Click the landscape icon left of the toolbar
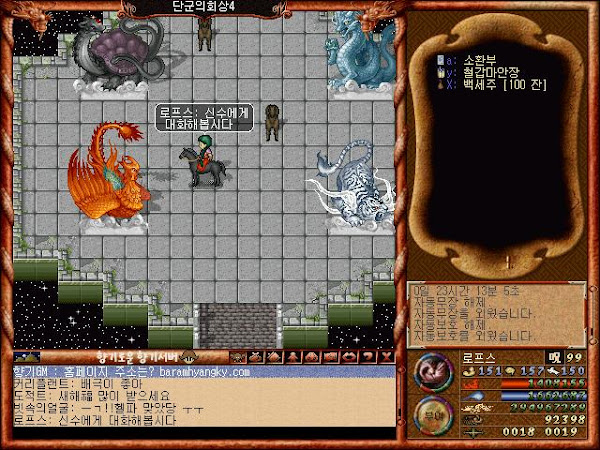Screen dimensions: 600x450 click(27, 356)
